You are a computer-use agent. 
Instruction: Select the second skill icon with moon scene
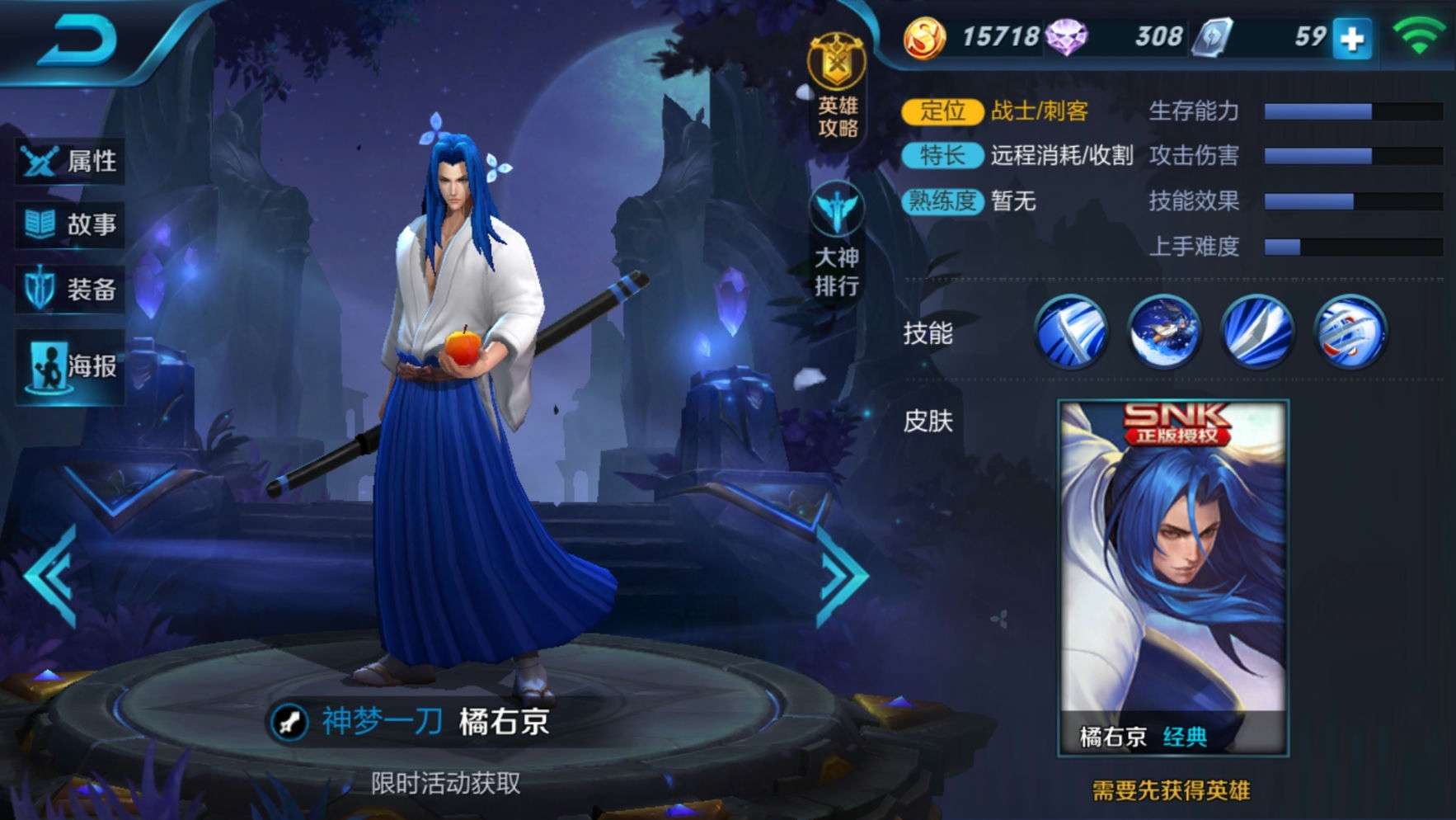1164,332
